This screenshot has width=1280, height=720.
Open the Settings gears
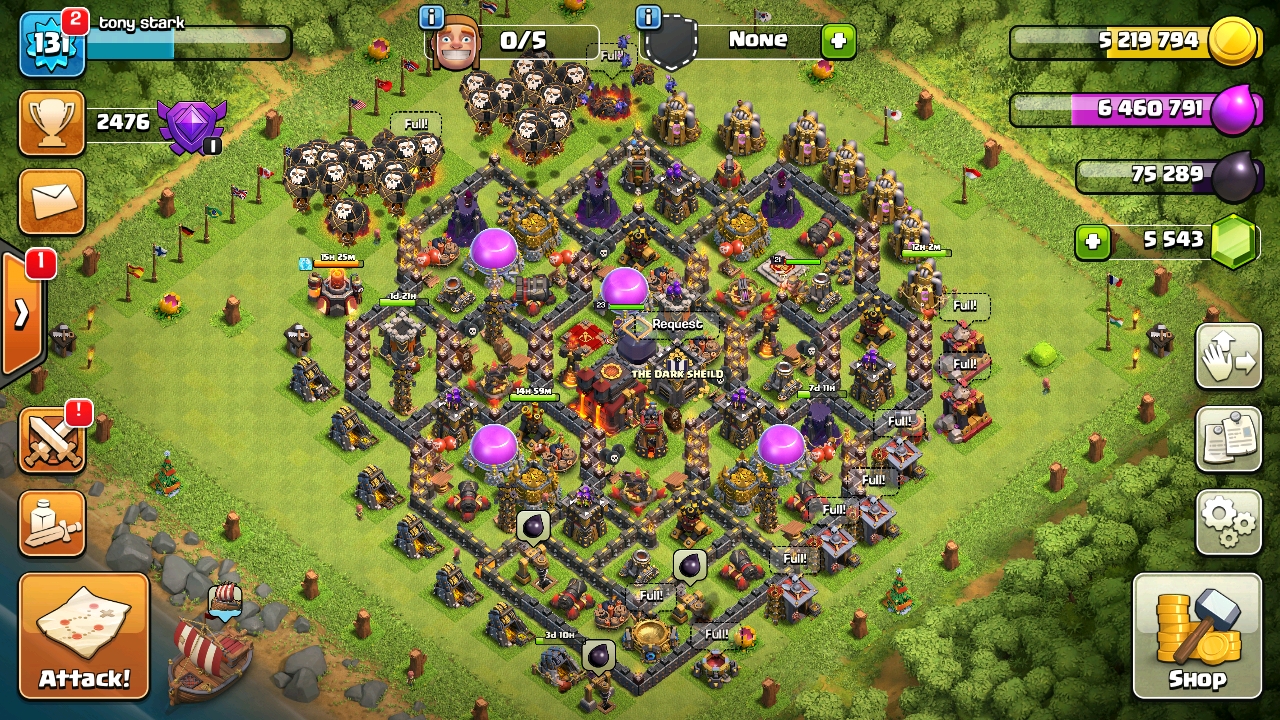coord(1228,521)
